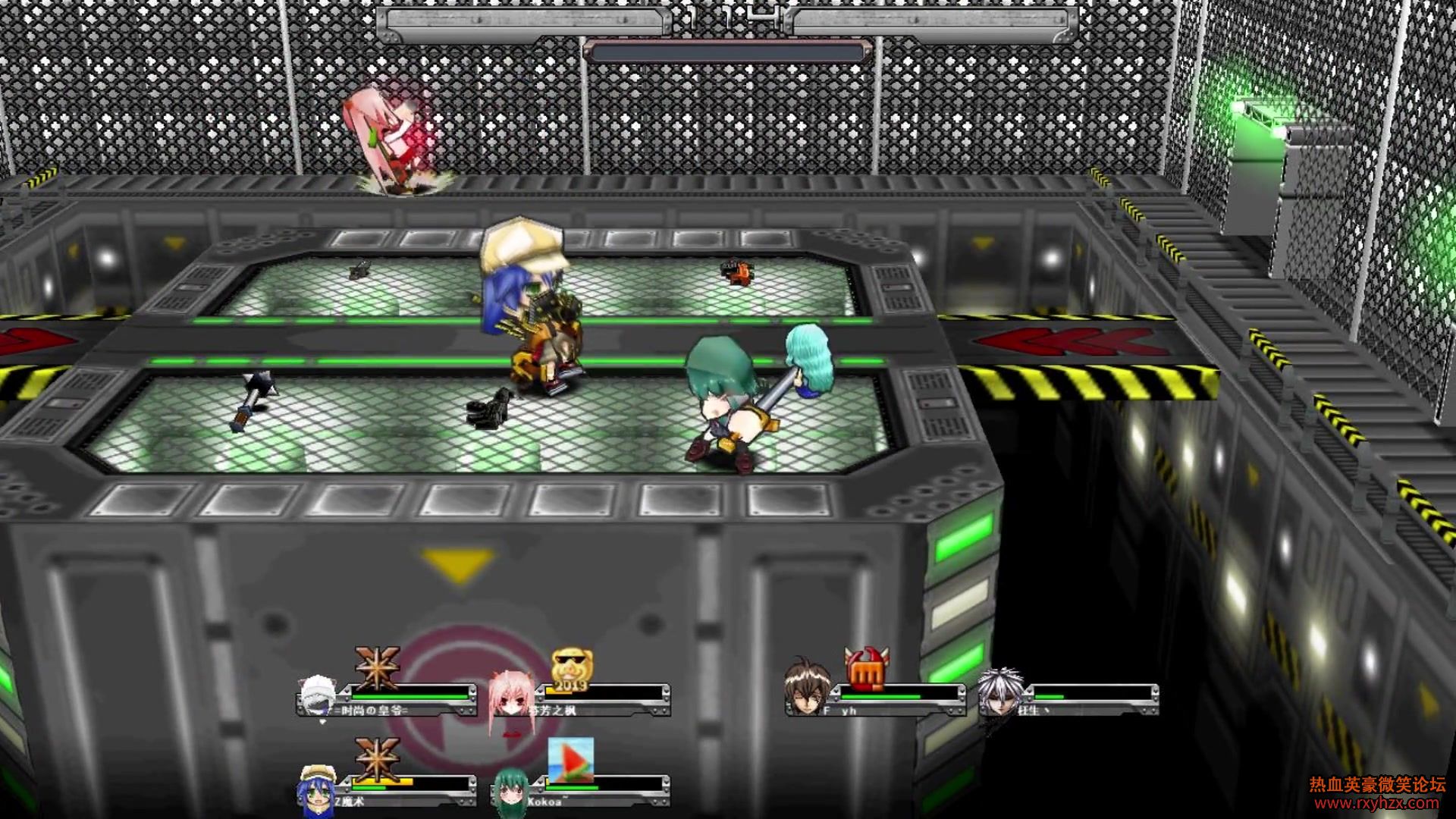1456x819 pixels.
Task: Click the silver-haired player portrait
Action: click(x=999, y=692)
